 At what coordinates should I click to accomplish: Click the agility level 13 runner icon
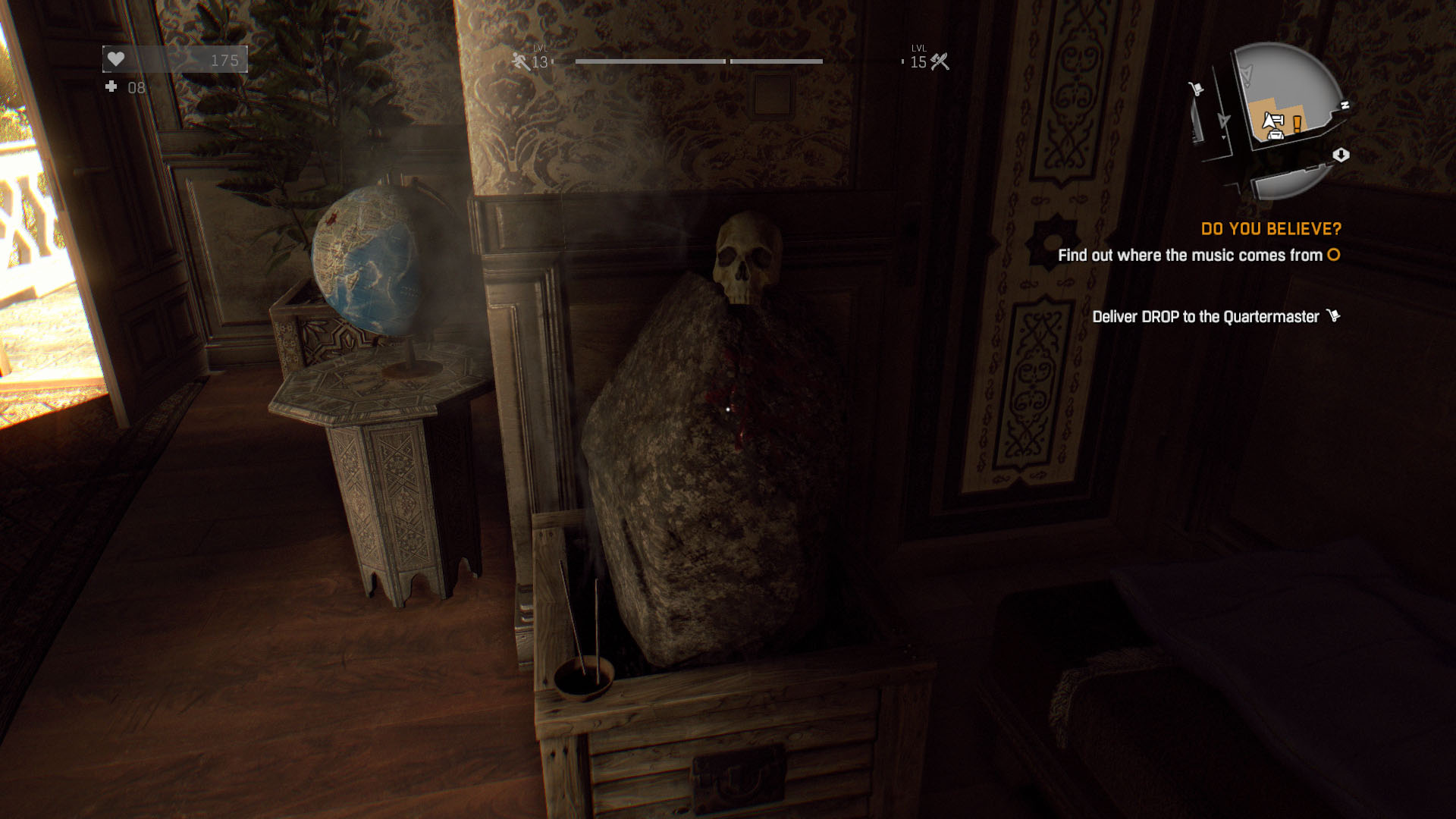tap(520, 61)
